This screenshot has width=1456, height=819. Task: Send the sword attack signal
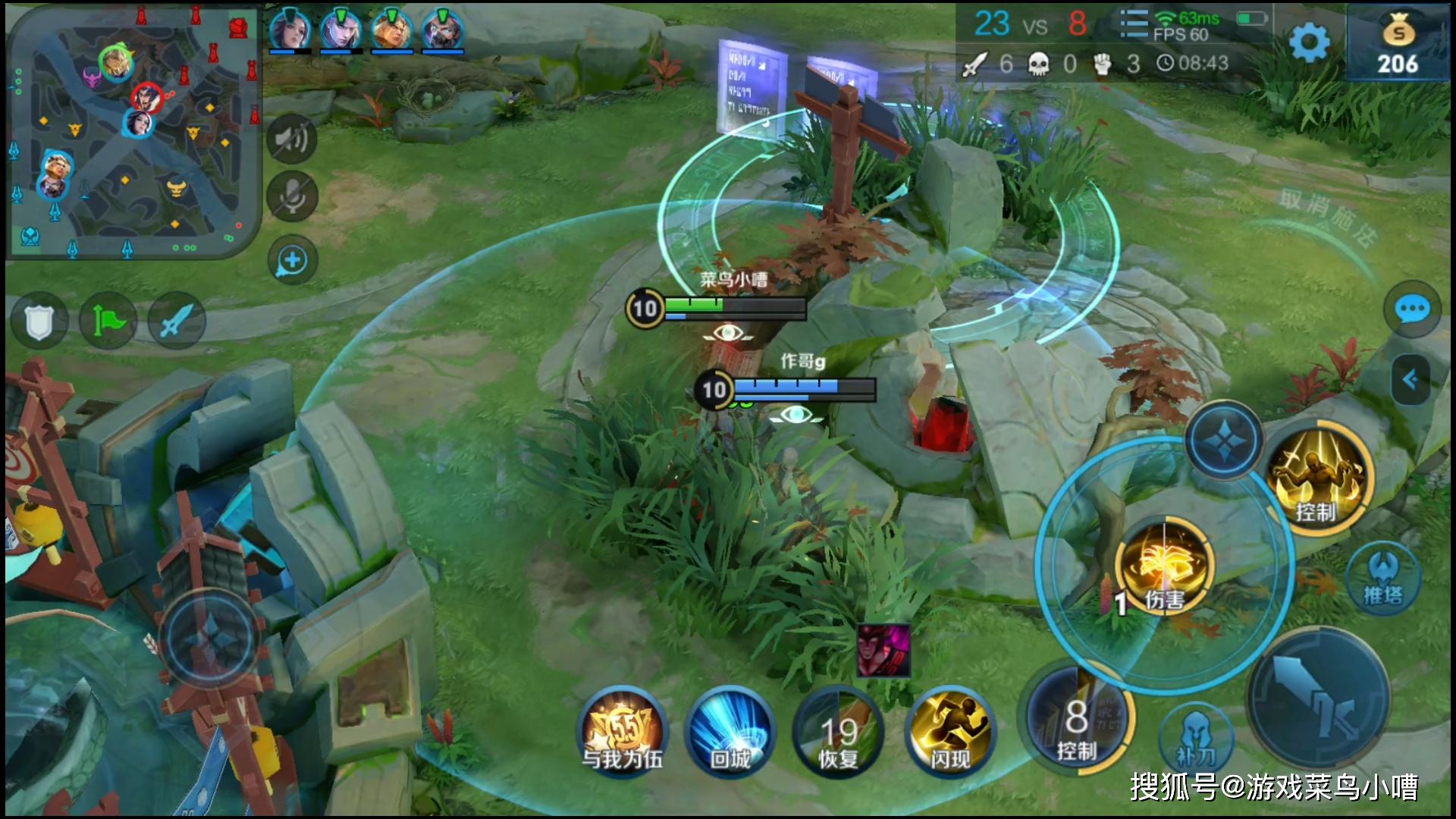point(176,322)
